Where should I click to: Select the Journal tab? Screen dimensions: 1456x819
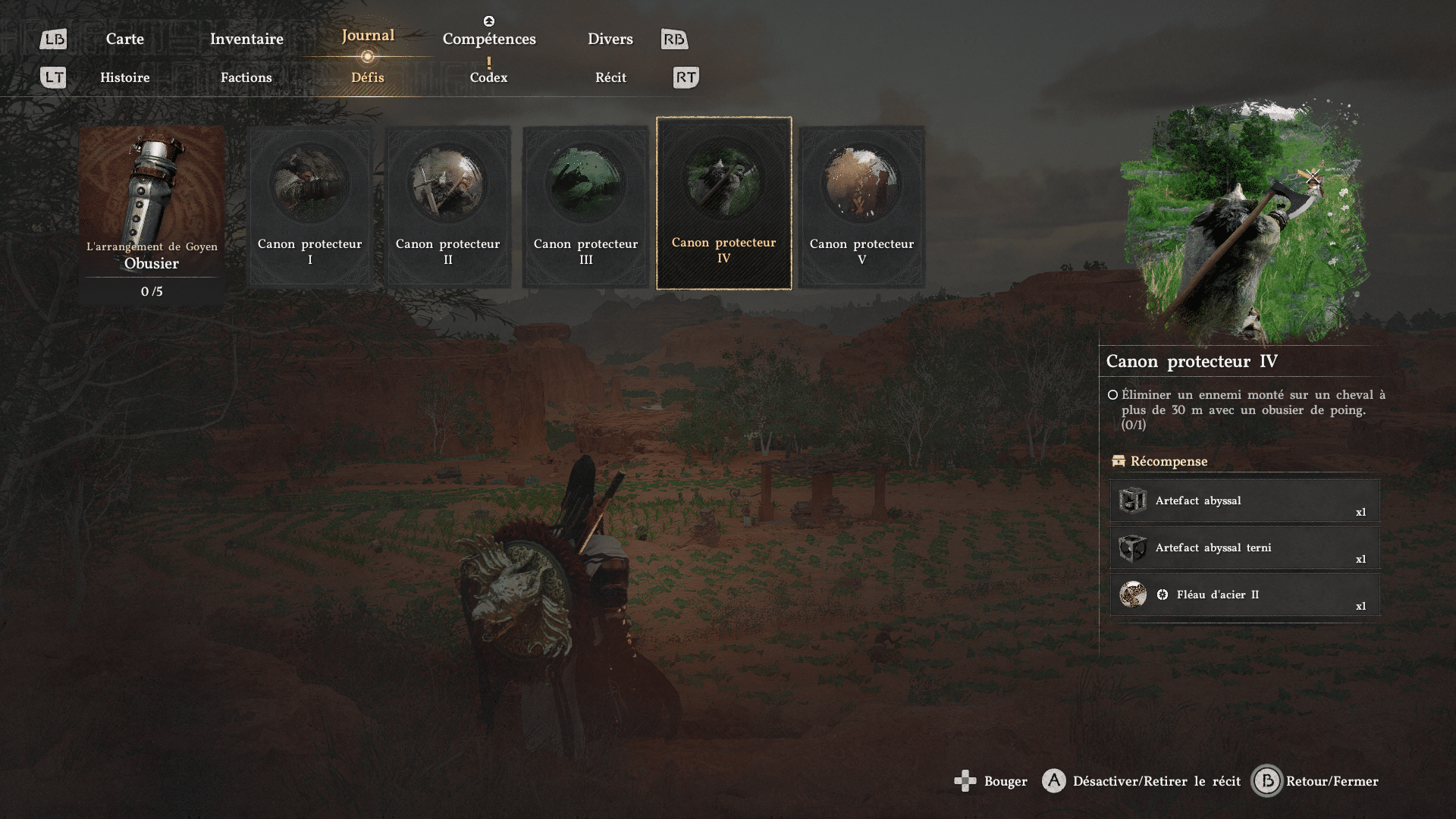(368, 36)
